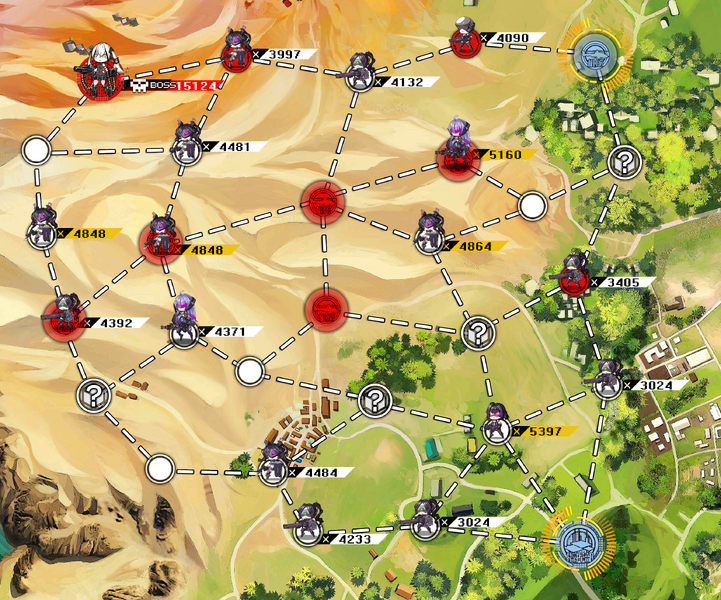Select the enemy squad node labeled 4481
This screenshot has height=600, width=721.
pyautogui.click(x=186, y=147)
